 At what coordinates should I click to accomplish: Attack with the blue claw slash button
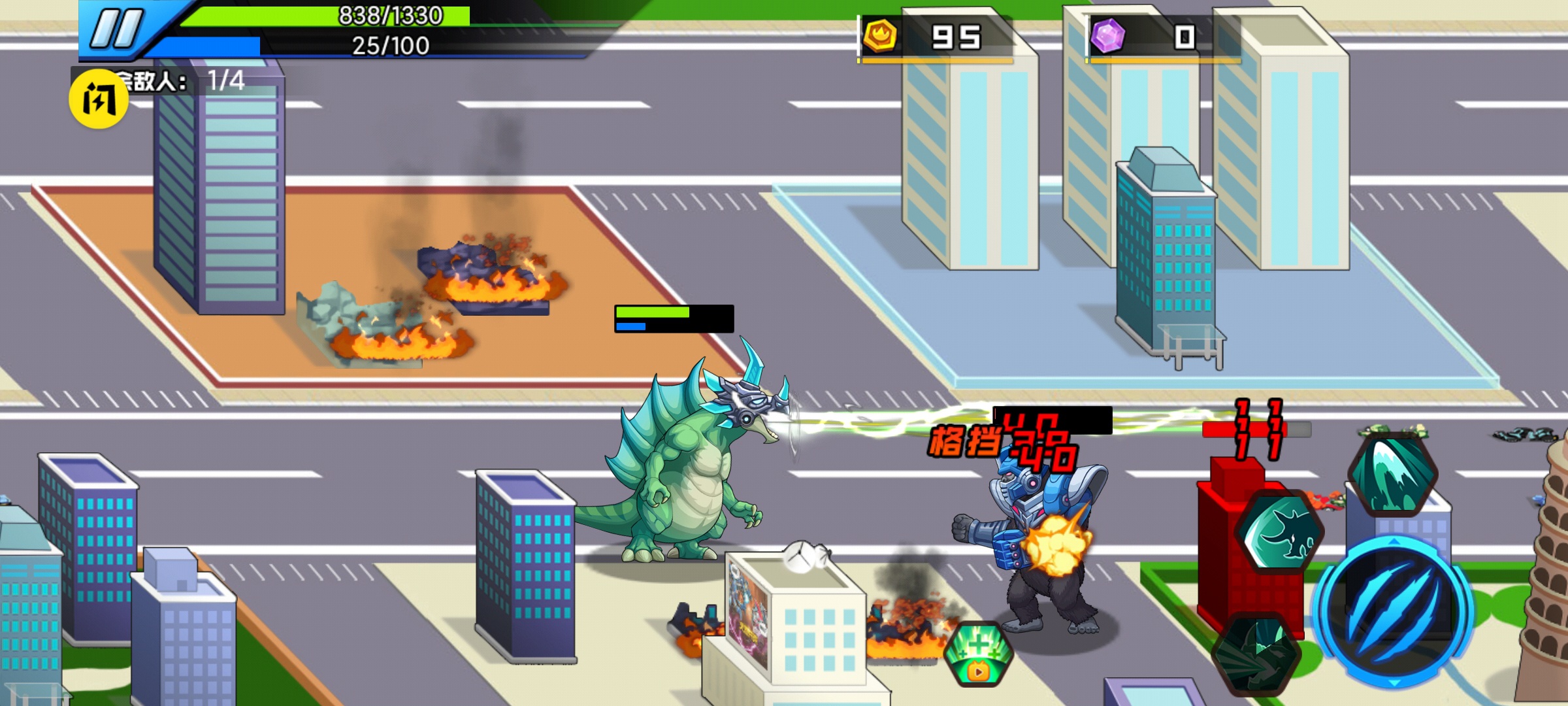tap(1394, 611)
